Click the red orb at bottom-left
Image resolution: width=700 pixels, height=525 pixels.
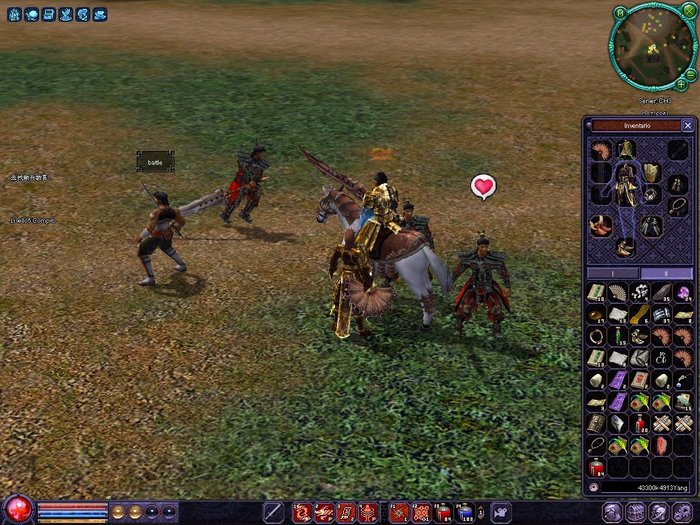tap(18, 509)
